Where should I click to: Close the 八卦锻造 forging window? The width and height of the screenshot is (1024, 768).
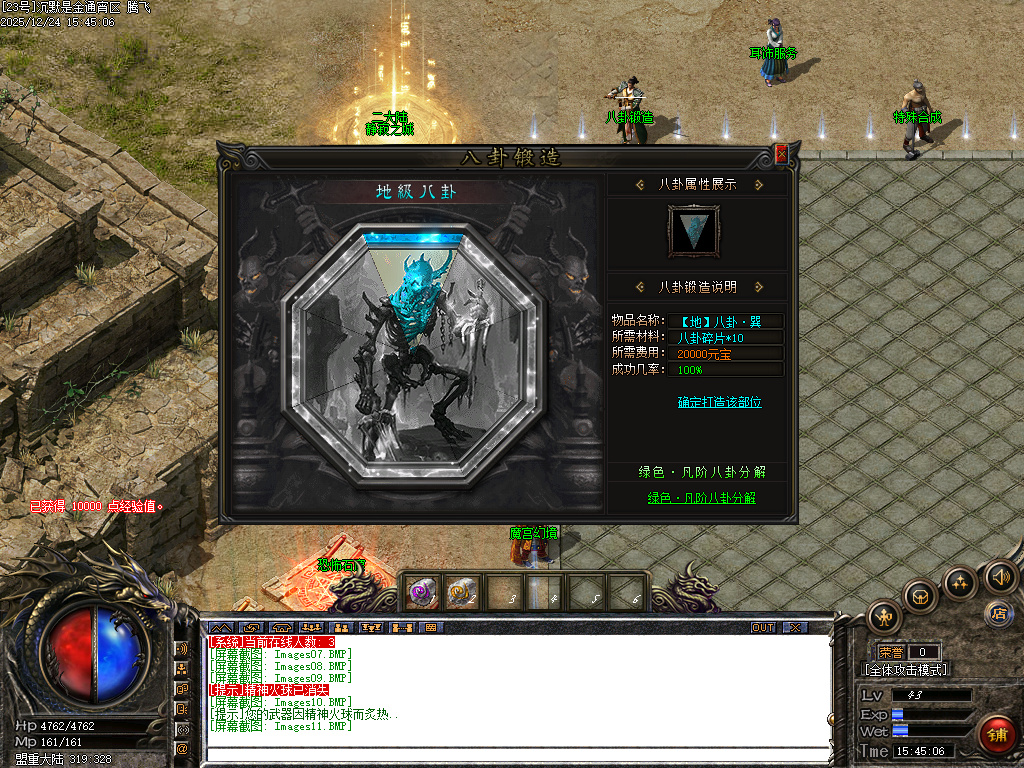(781, 154)
